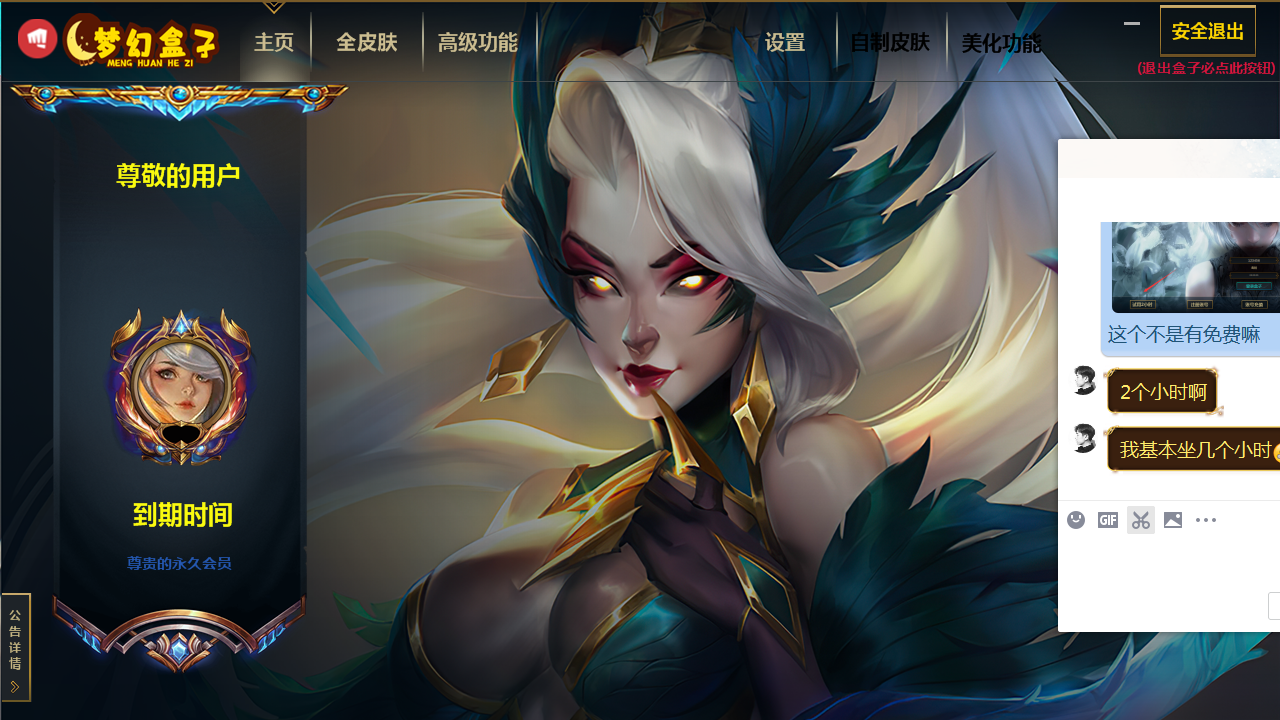The width and height of the screenshot is (1280, 720).
Task: Open the 设置 menu
Action: pyautogui.click(x=785, y=42)
